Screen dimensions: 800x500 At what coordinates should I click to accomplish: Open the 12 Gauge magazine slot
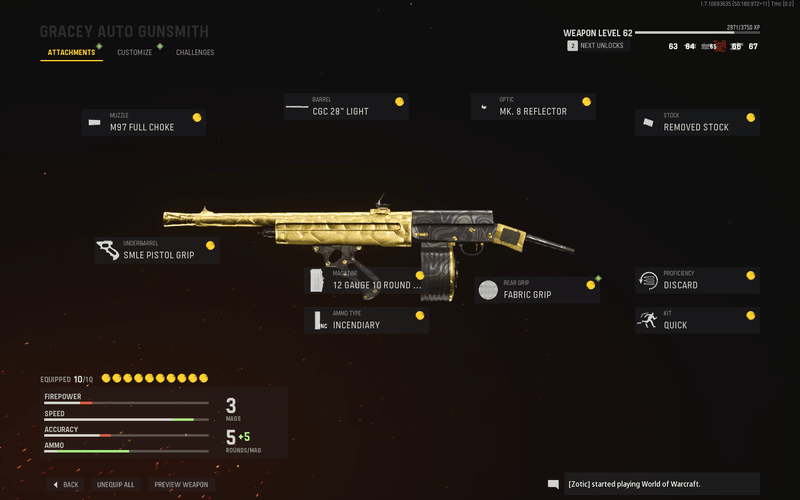[x=366, y=280]
